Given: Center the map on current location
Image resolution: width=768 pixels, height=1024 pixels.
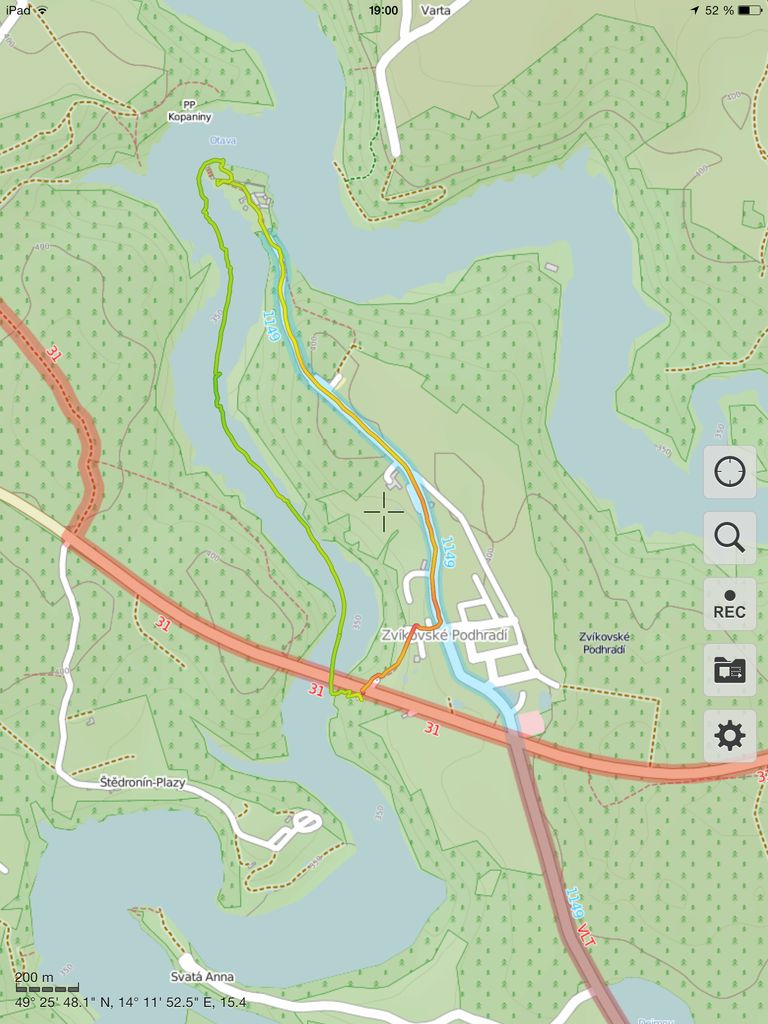Looking at the screenshot, I should [730, 472].
